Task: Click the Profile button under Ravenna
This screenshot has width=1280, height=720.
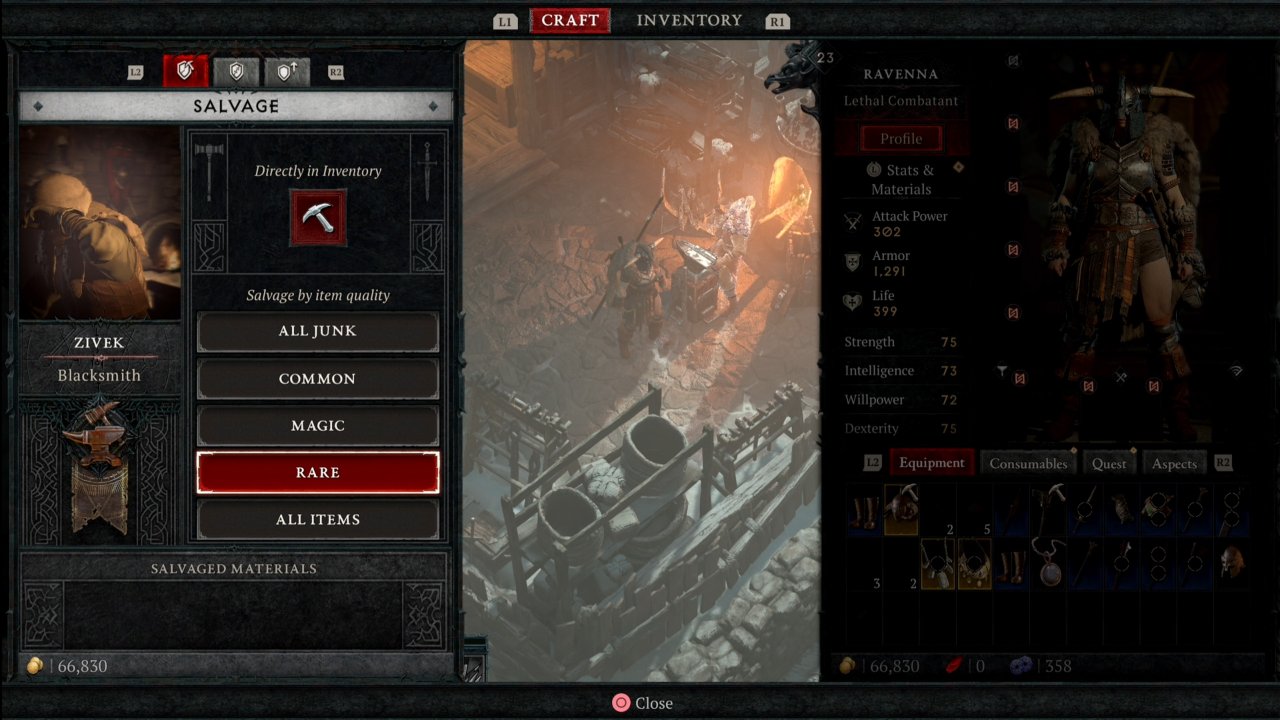Action: [x=903, y=138]
